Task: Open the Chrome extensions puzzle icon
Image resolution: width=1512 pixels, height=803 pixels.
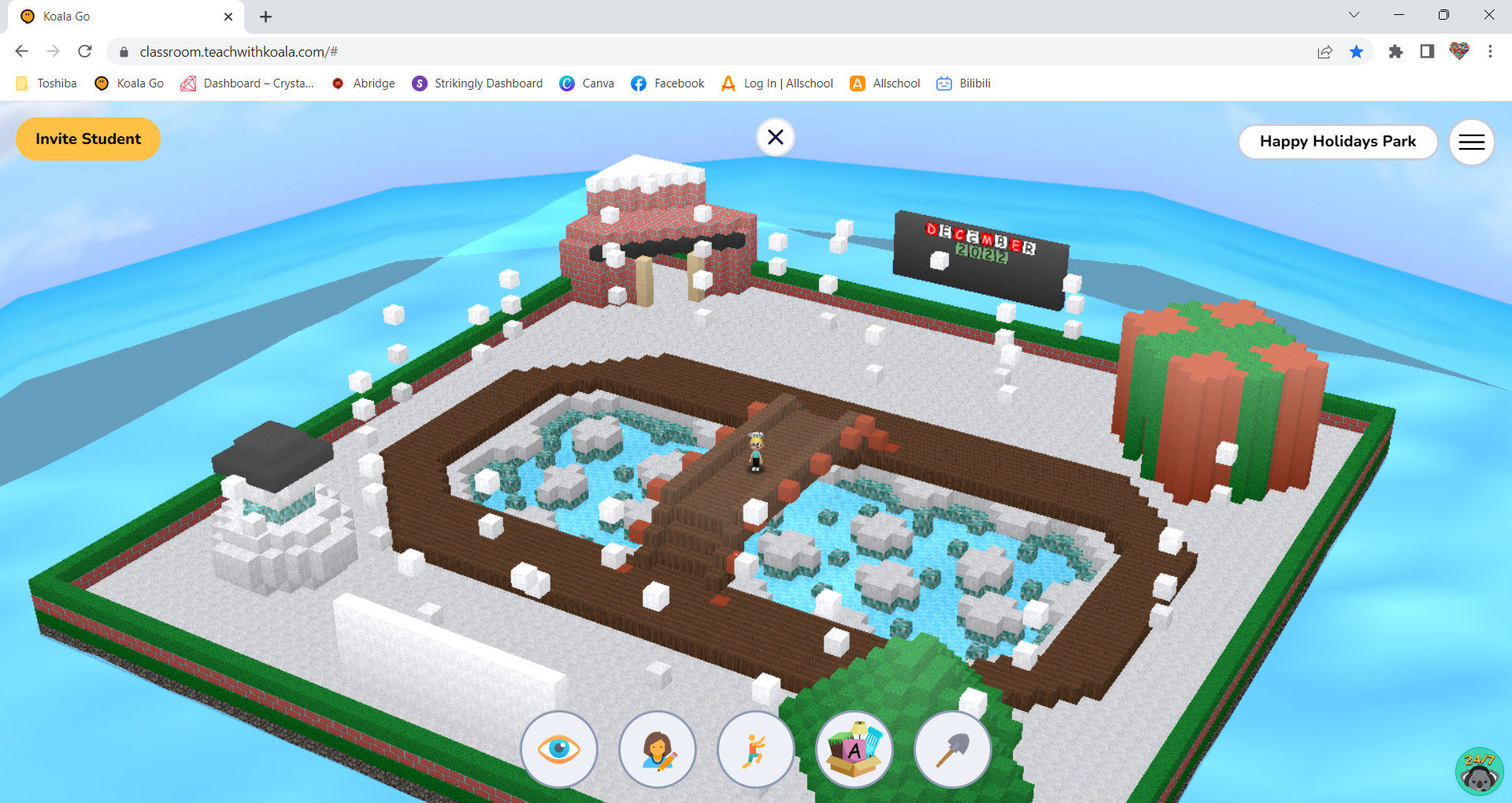Action: coord(1396,51)
